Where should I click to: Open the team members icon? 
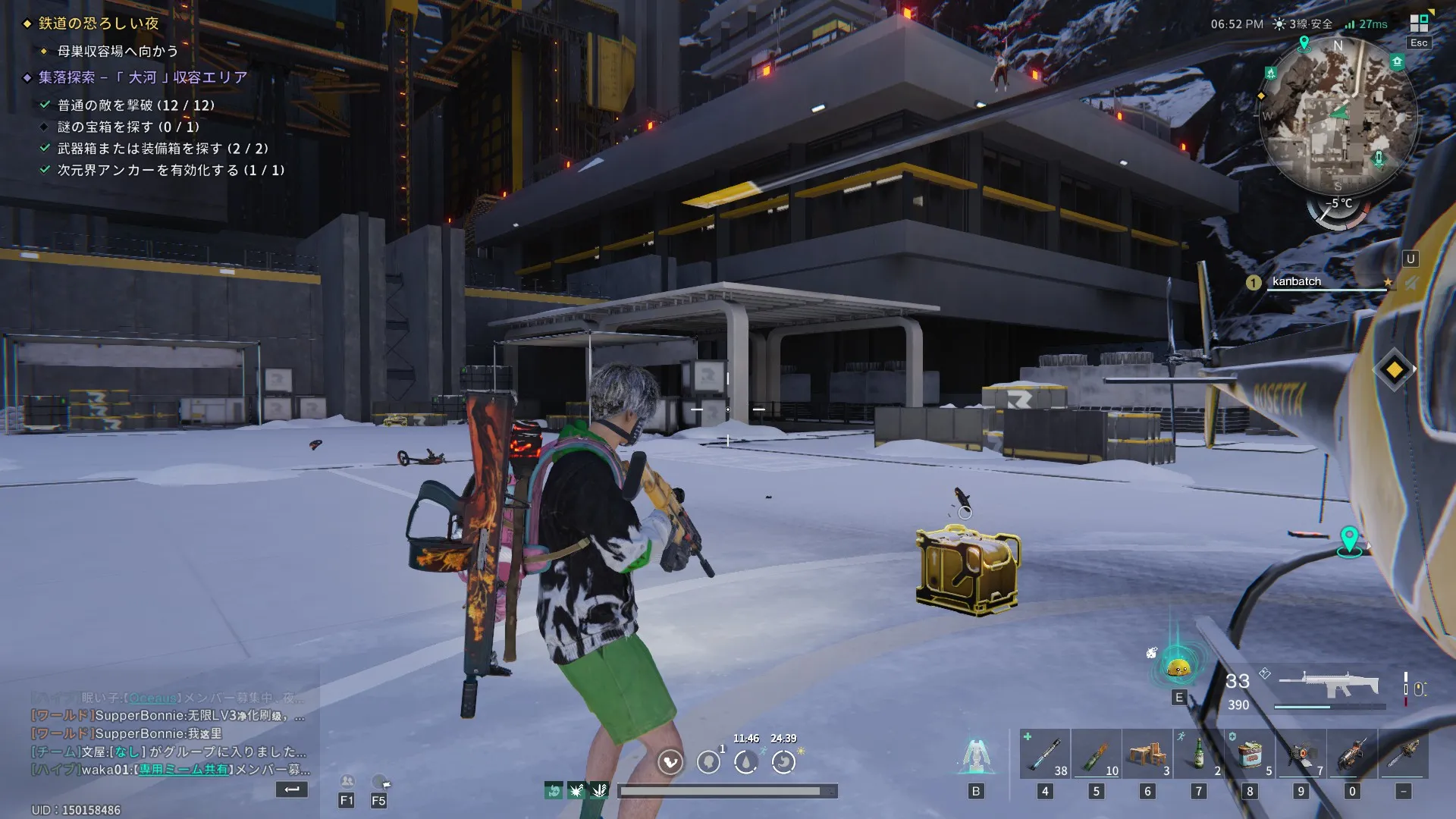[347, 781]
